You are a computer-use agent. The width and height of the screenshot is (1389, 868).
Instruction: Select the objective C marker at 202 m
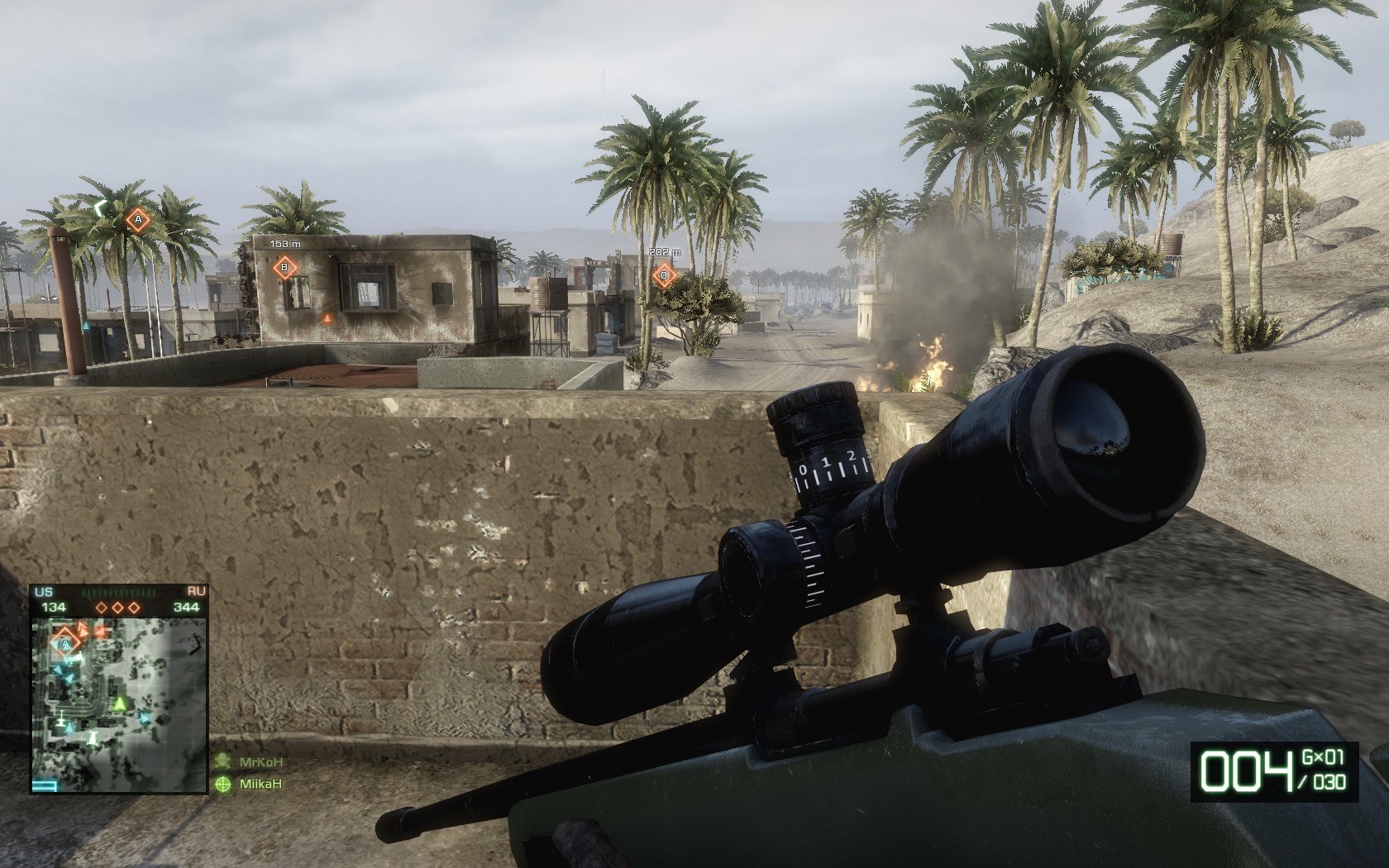click(663, 275)
